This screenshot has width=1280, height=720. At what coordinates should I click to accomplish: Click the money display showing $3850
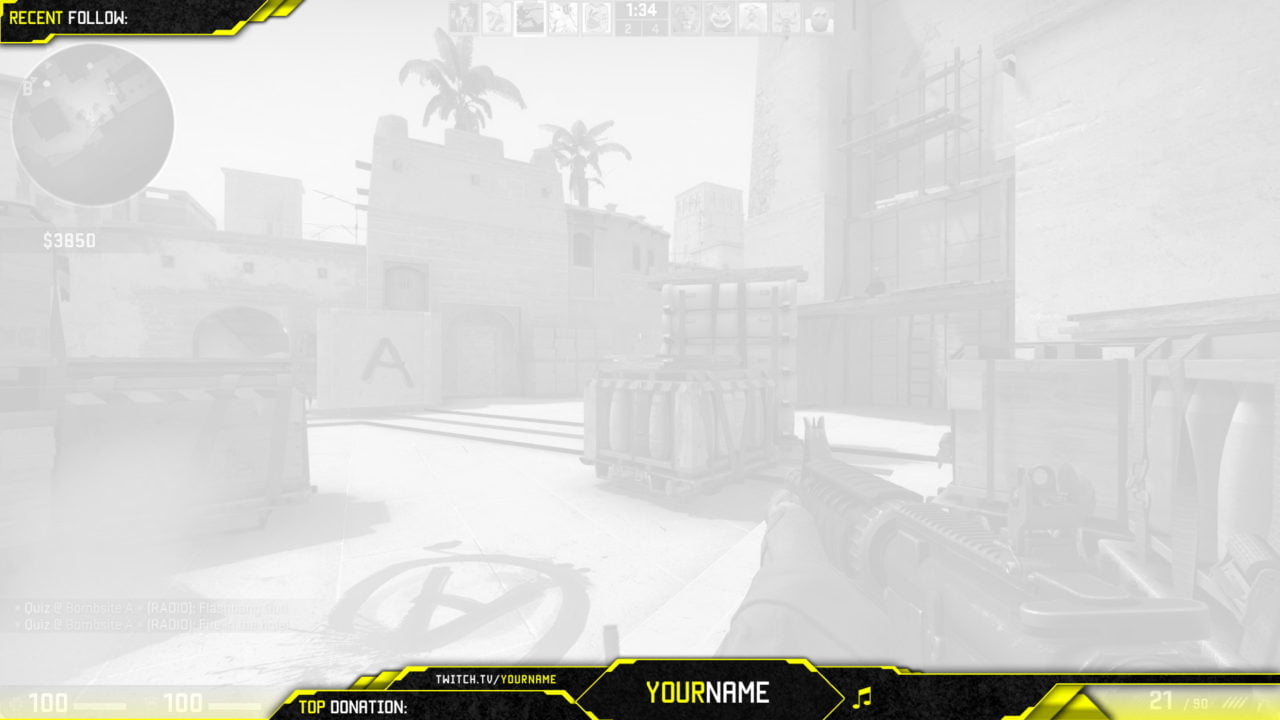click(x=68, y=240)
